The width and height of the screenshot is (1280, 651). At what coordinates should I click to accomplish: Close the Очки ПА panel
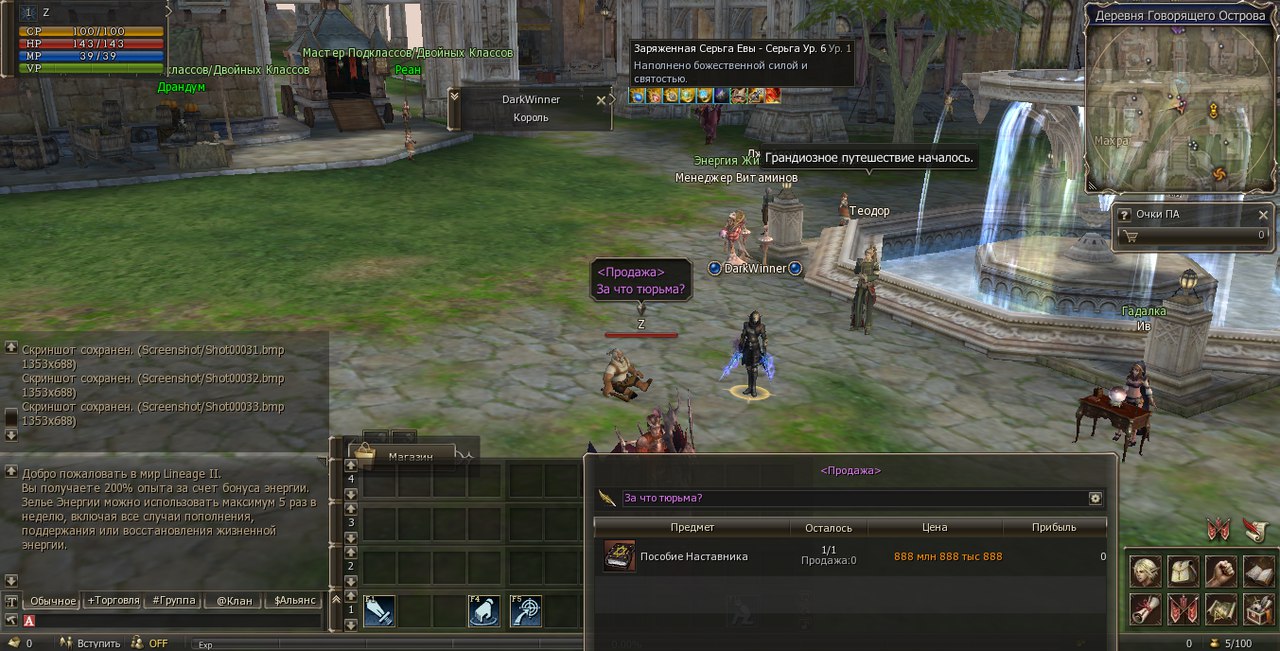click(x=1262, y=215)
